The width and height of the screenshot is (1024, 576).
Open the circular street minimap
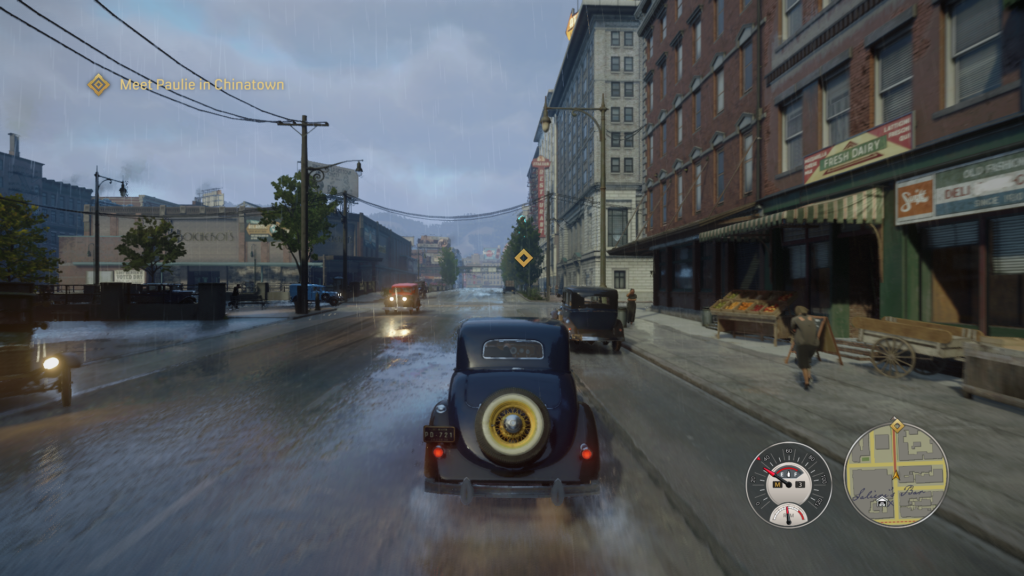(895, 476)
